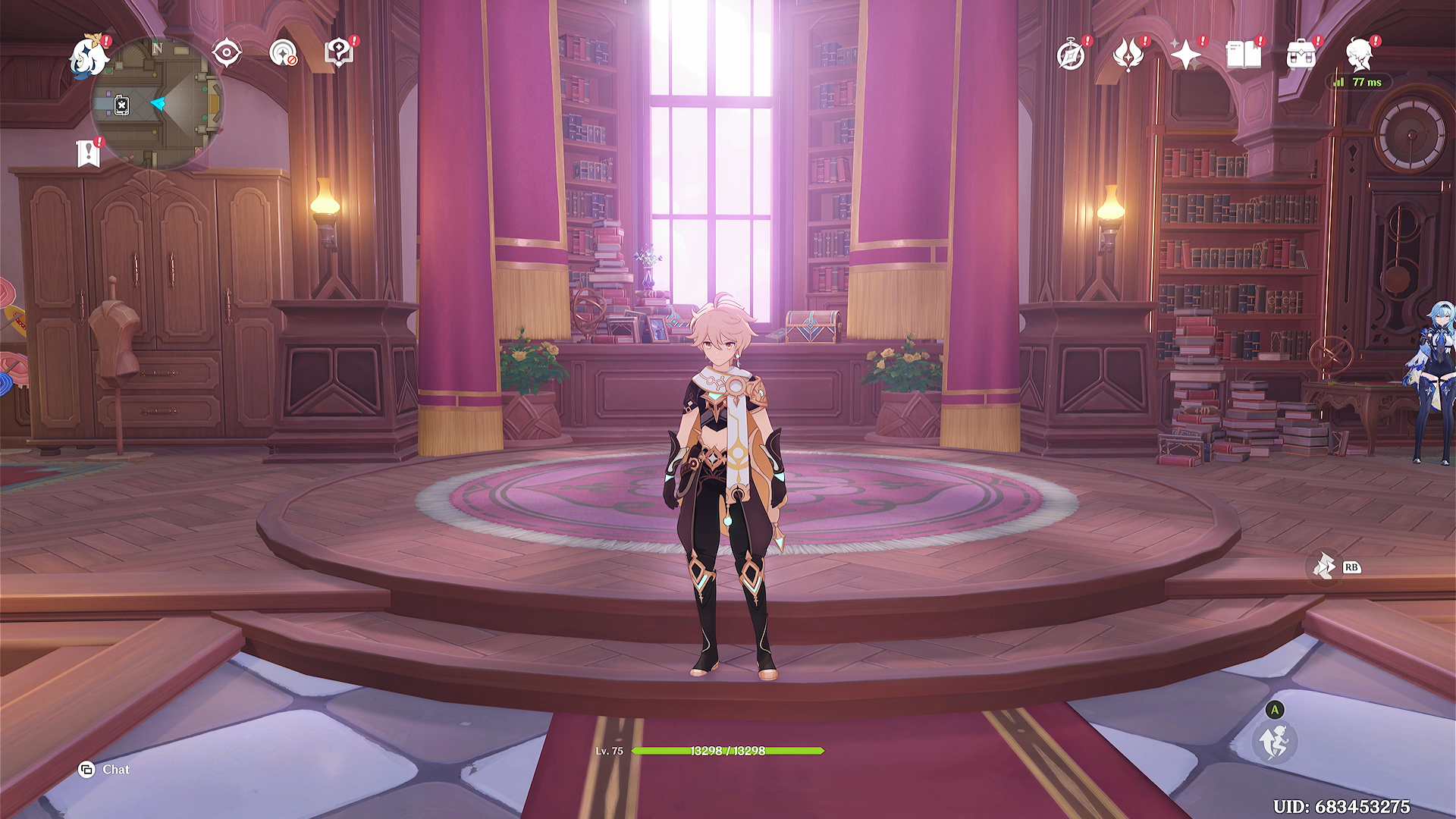
Task: Open the Adventurer Handbook book icon
Action: (1243, 55)
